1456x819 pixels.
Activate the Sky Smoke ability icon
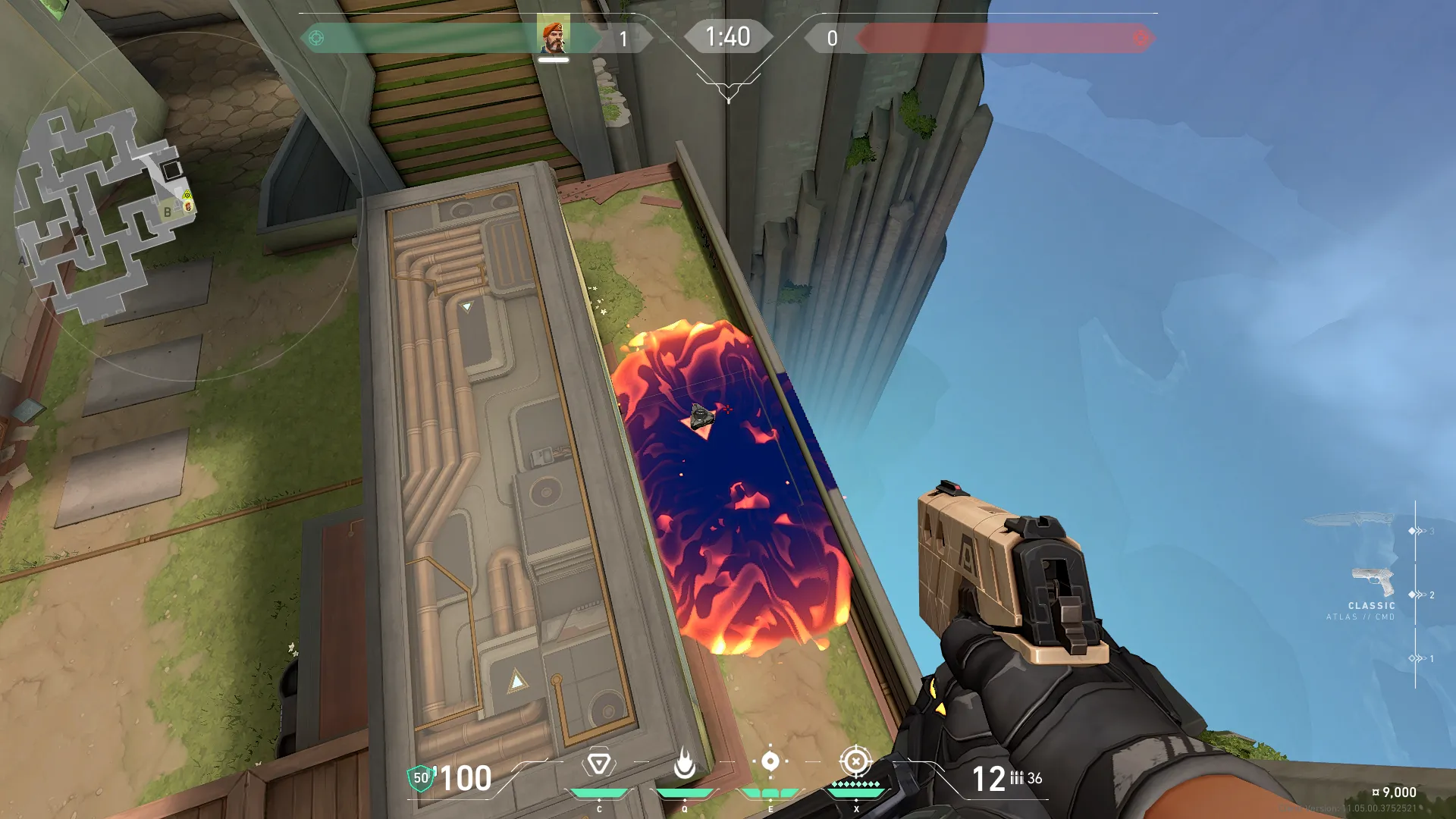[770, 761]
